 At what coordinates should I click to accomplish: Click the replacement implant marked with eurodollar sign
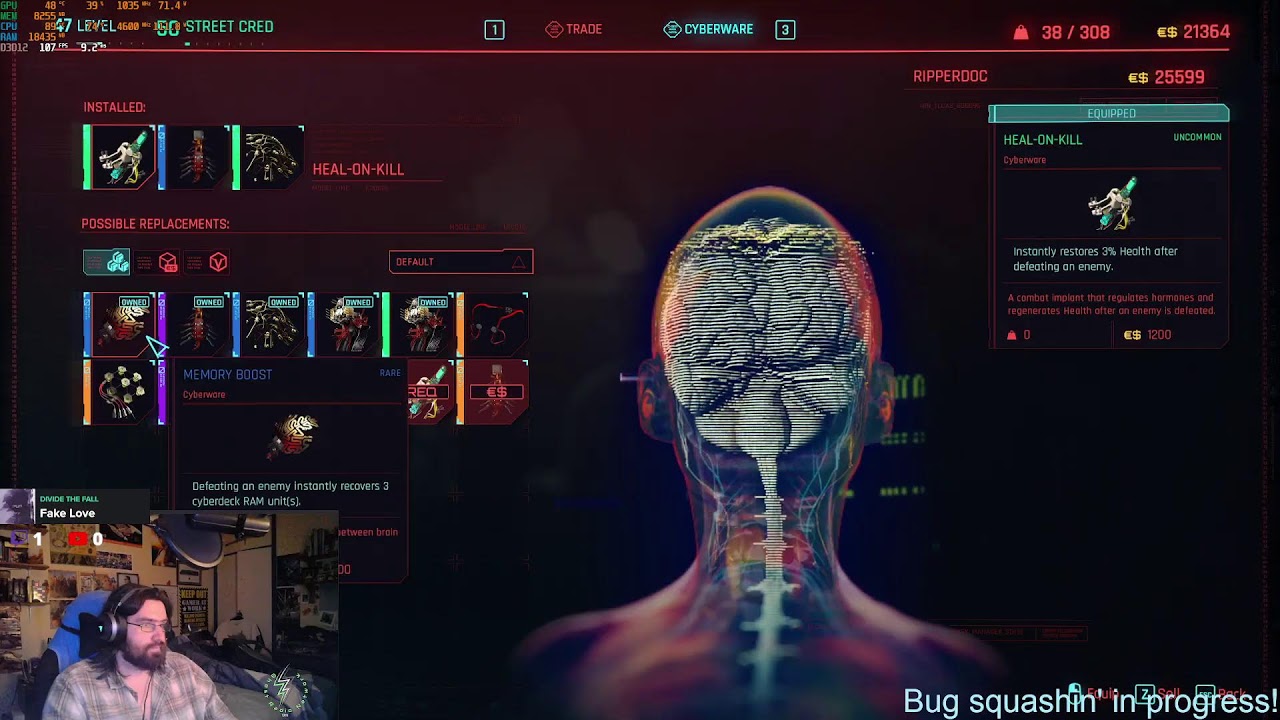pos(496,392)
